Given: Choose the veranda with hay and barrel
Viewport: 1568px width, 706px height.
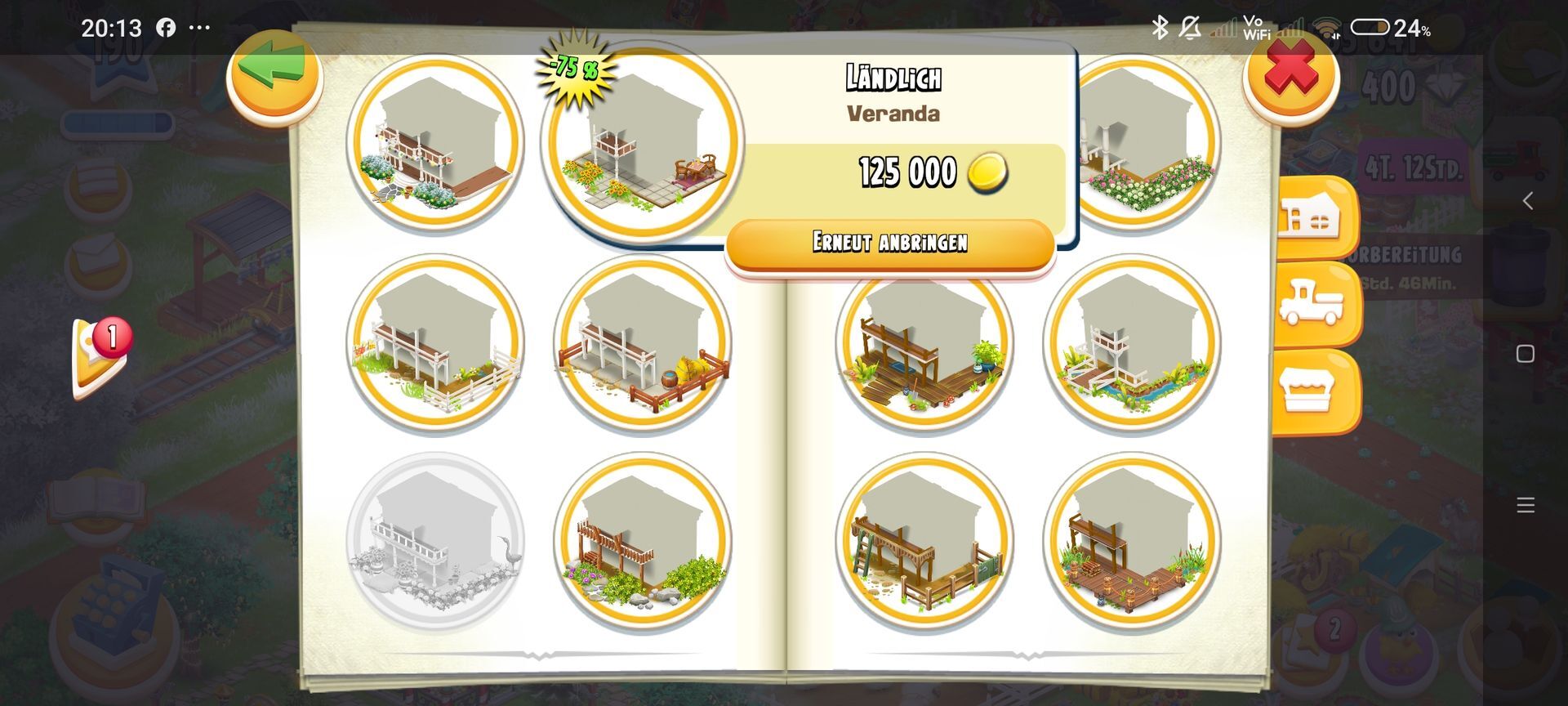Looking at the screenshot, I should tap(643, 343).
